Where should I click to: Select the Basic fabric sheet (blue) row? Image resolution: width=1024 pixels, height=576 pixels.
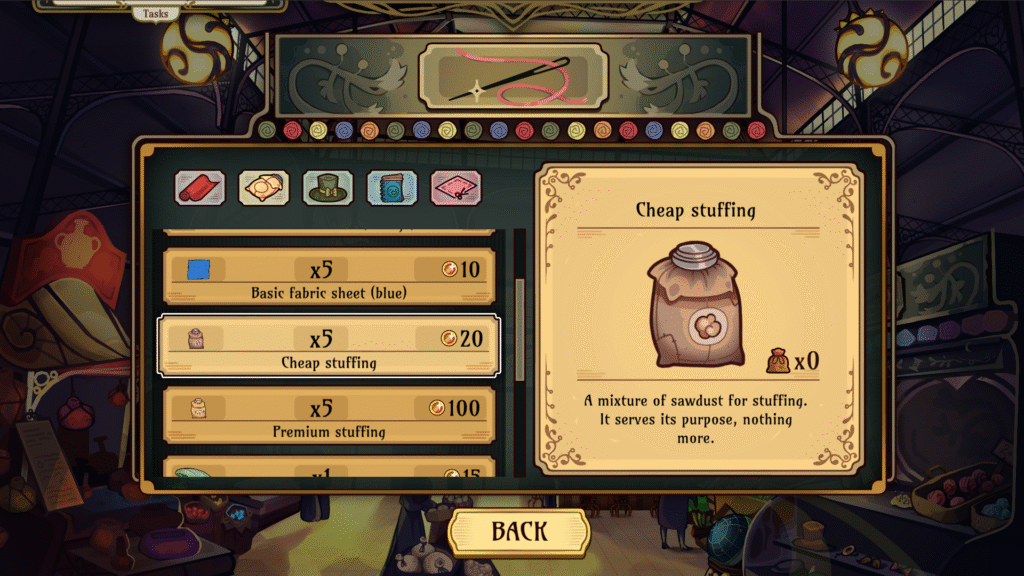329,277
